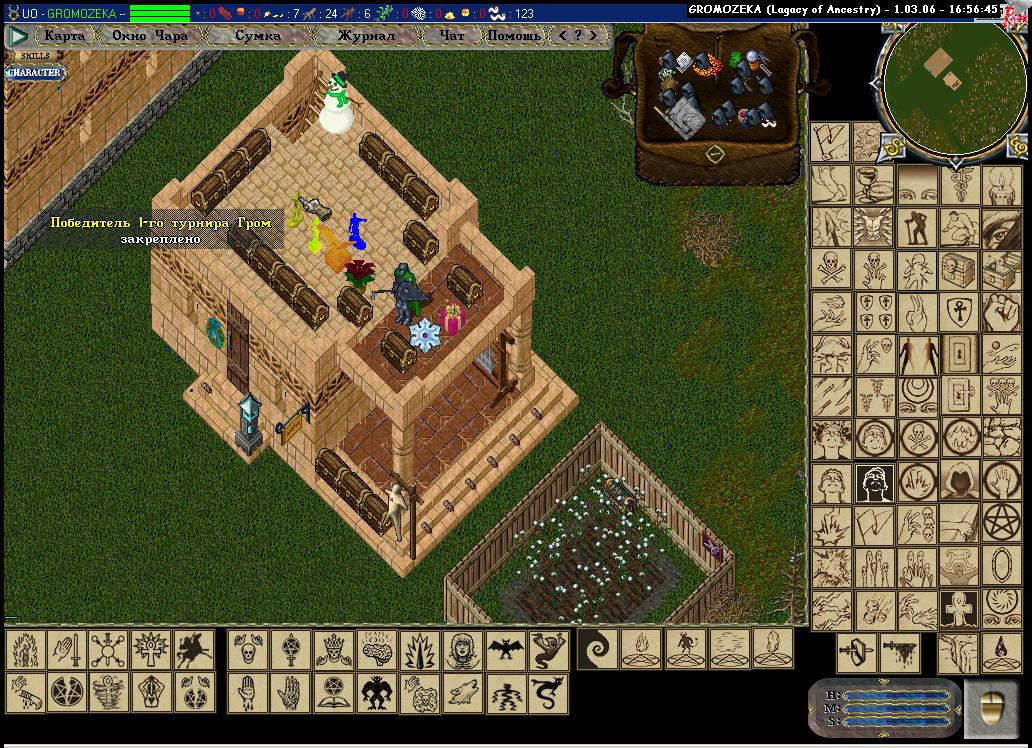1032x748 pixels.
Task: Click the CHARACTER label button
Action: tap(35, 72)
